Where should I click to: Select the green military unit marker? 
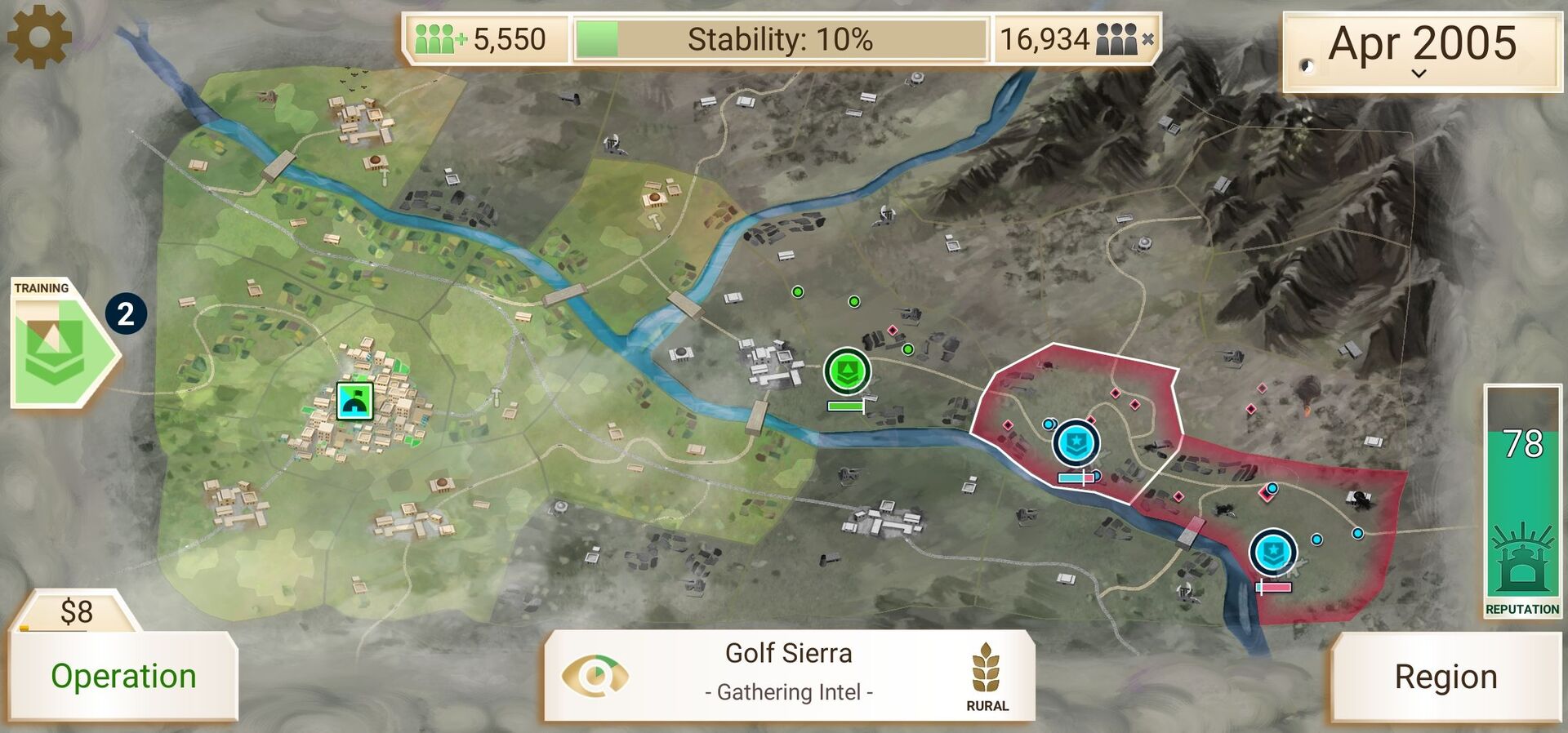pyautogui.click(x=847, y=371)
